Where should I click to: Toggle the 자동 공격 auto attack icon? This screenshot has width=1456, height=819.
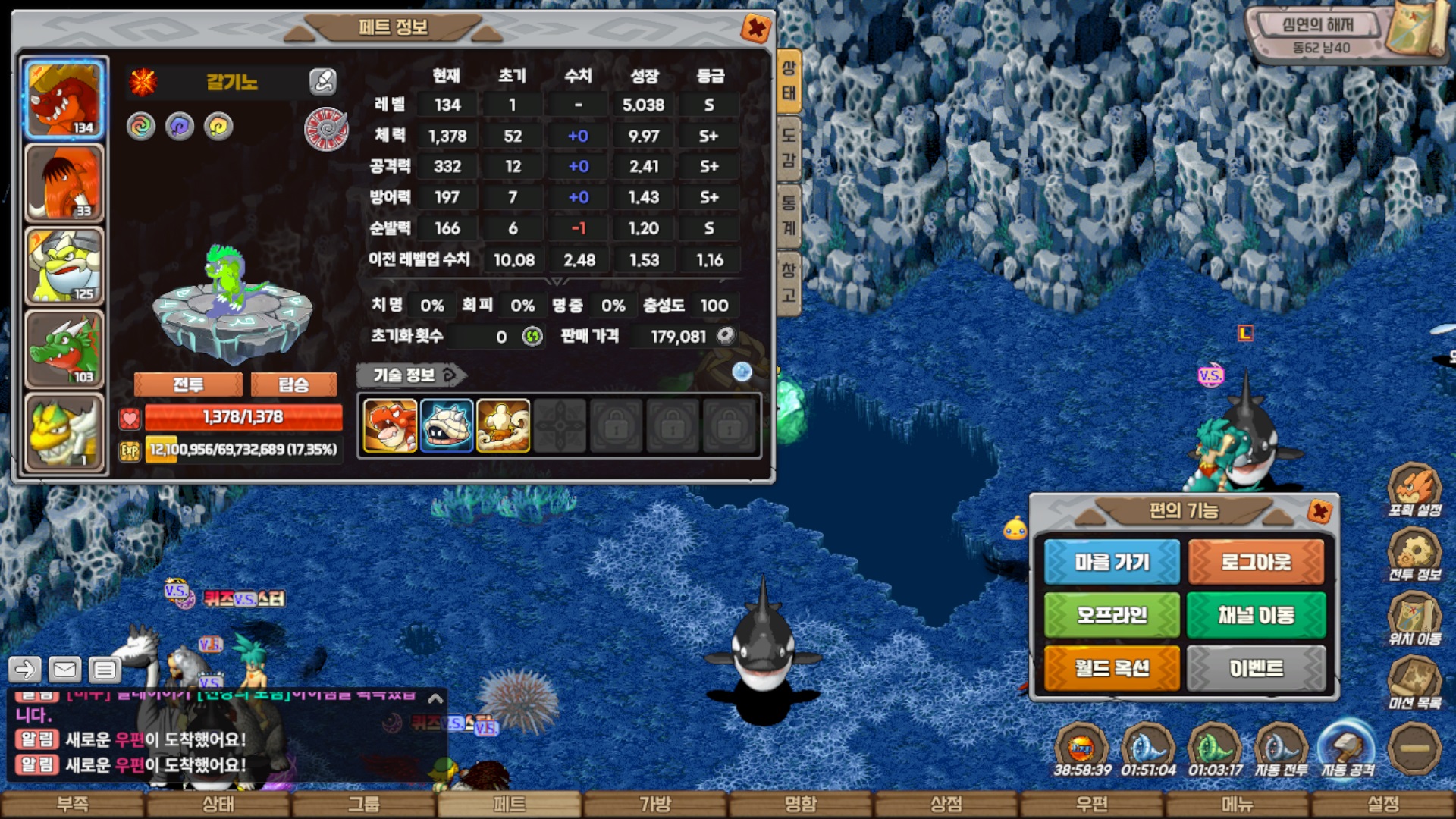click(1347, 748)
